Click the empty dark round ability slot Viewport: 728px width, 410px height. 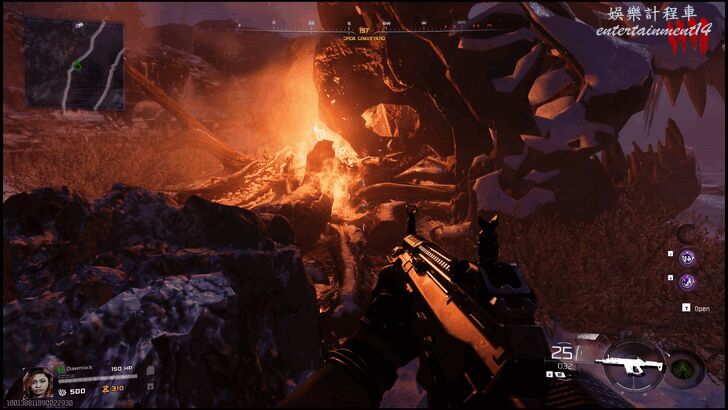point(687,233)
